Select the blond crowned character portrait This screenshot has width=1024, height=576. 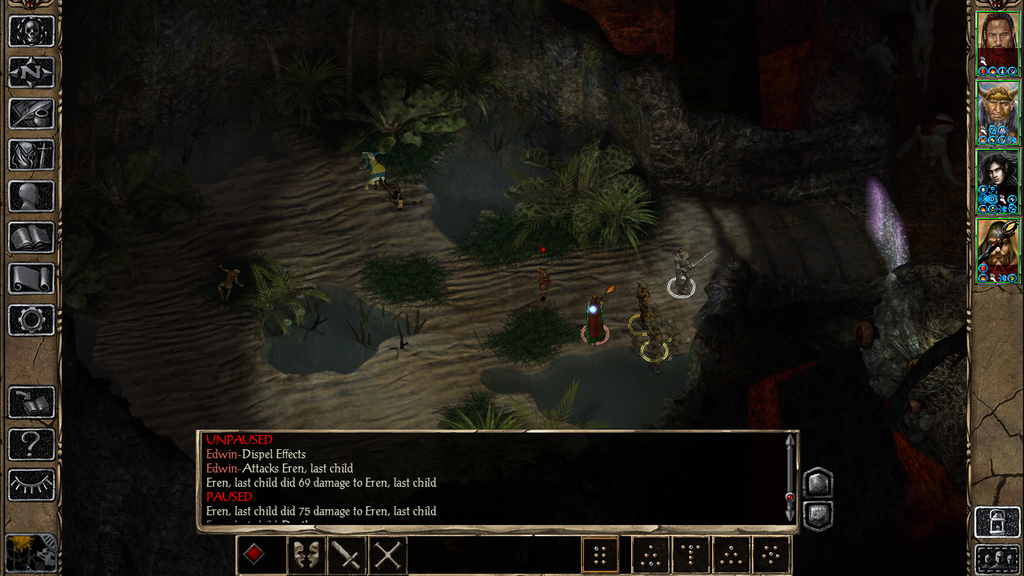tap(997, 112)
